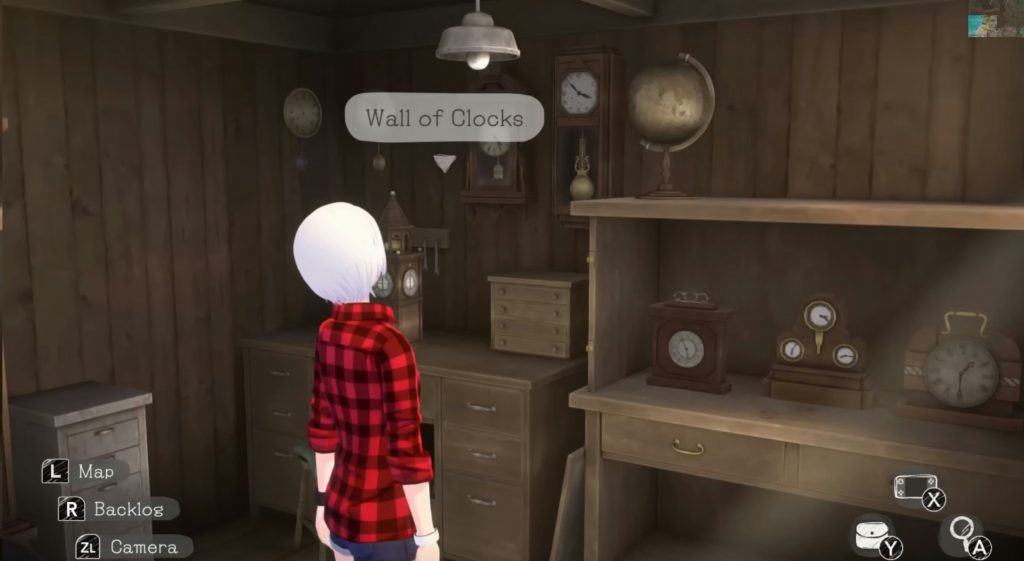The height and width of the screenshot is (561, 1024).
Task: Select the Wall of Clocks interaction bubble
Action: point(444,118)
